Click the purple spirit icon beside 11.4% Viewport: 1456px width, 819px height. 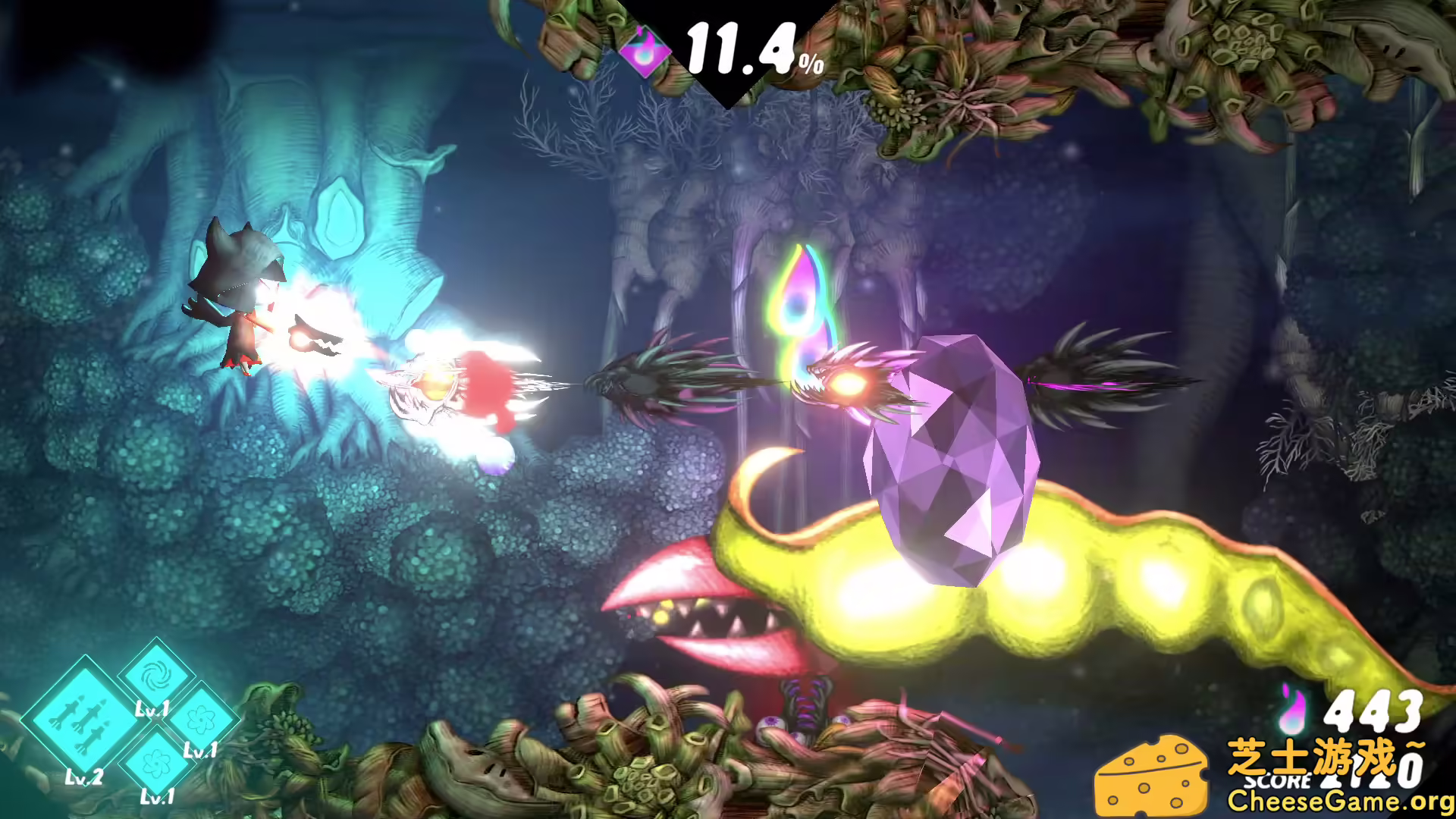[644, 49]
